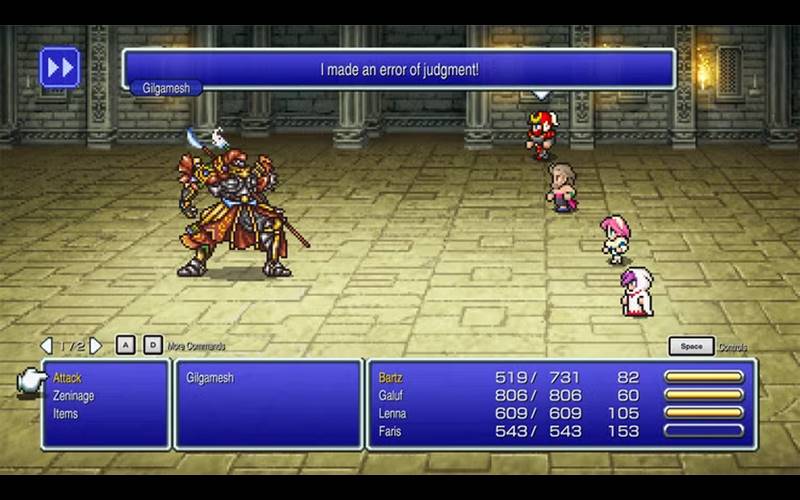Screen dimensions: 800x500
Task: Toggle the fast-forward auto-battle button
Action: pyautogui.click(x=59, y=68)
